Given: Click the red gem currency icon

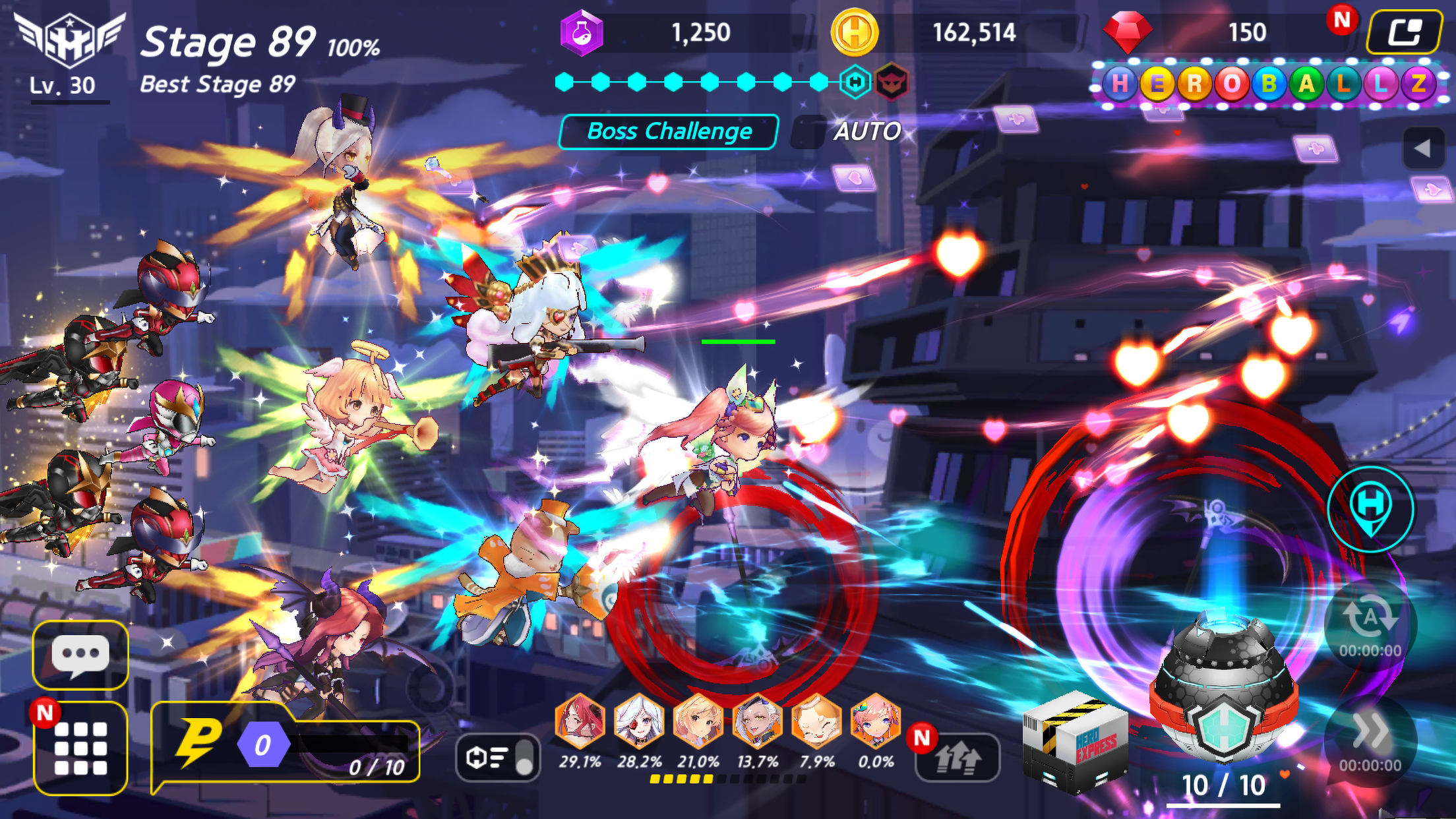Looking at the screenshot, I should pyautogui.click(x=1127, y=32).
